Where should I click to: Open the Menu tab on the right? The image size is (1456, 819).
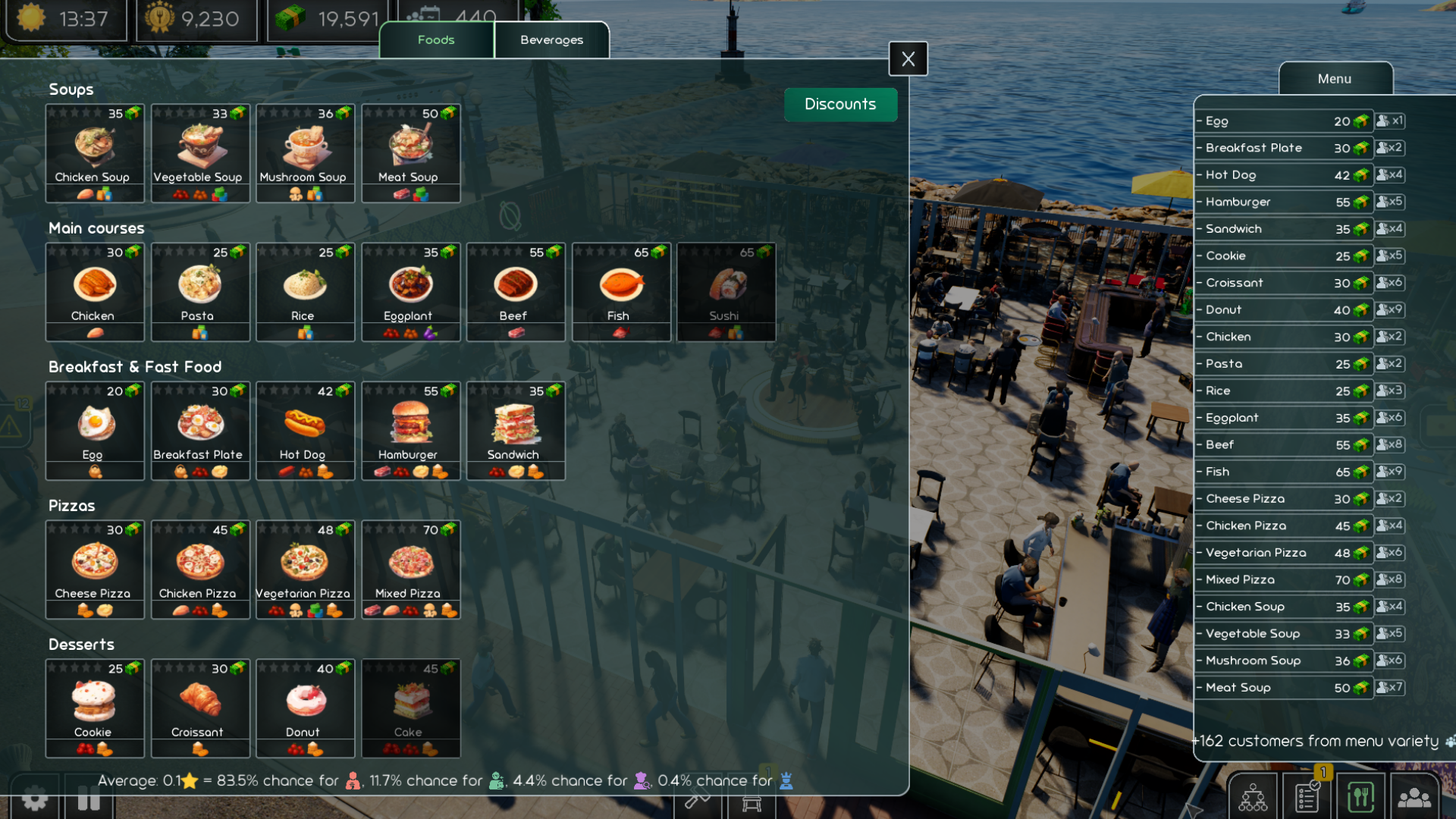point(1335,79)
